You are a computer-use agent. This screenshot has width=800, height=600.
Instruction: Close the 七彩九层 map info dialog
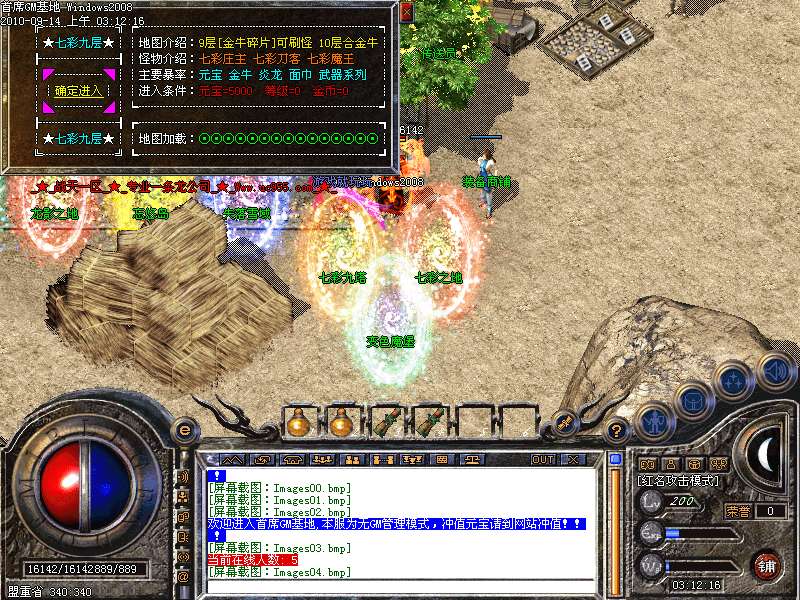[x=406, y=13]
